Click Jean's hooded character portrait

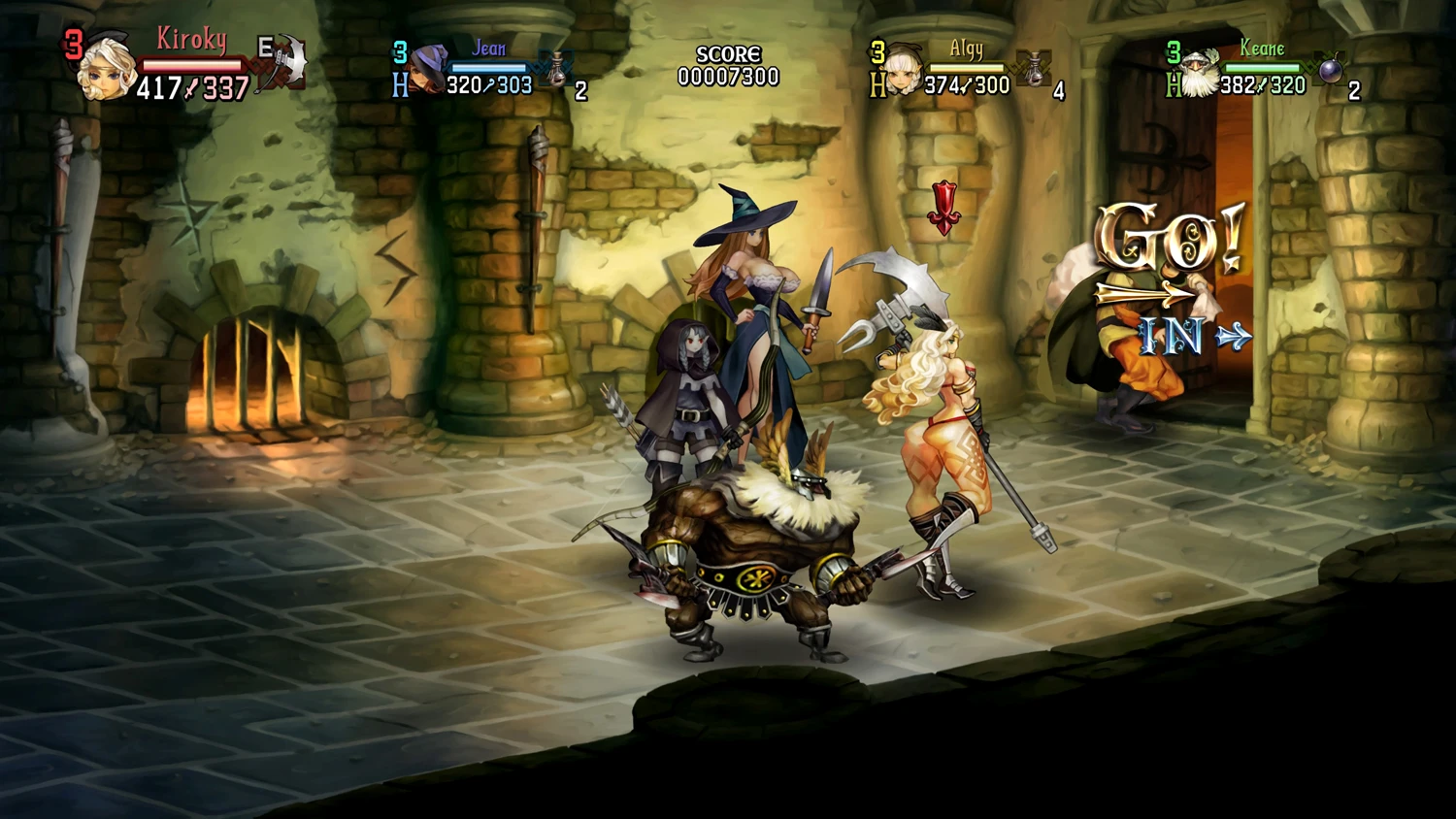425,70
